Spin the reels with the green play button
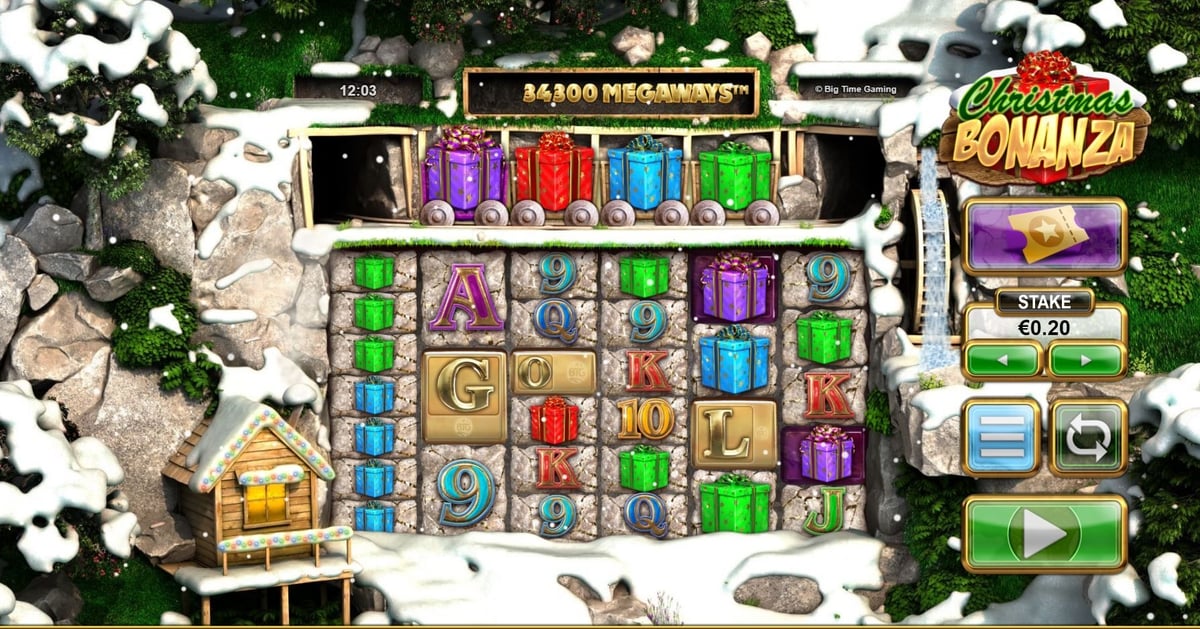Screen dimensions: 1200x629 pos(1044,534)
